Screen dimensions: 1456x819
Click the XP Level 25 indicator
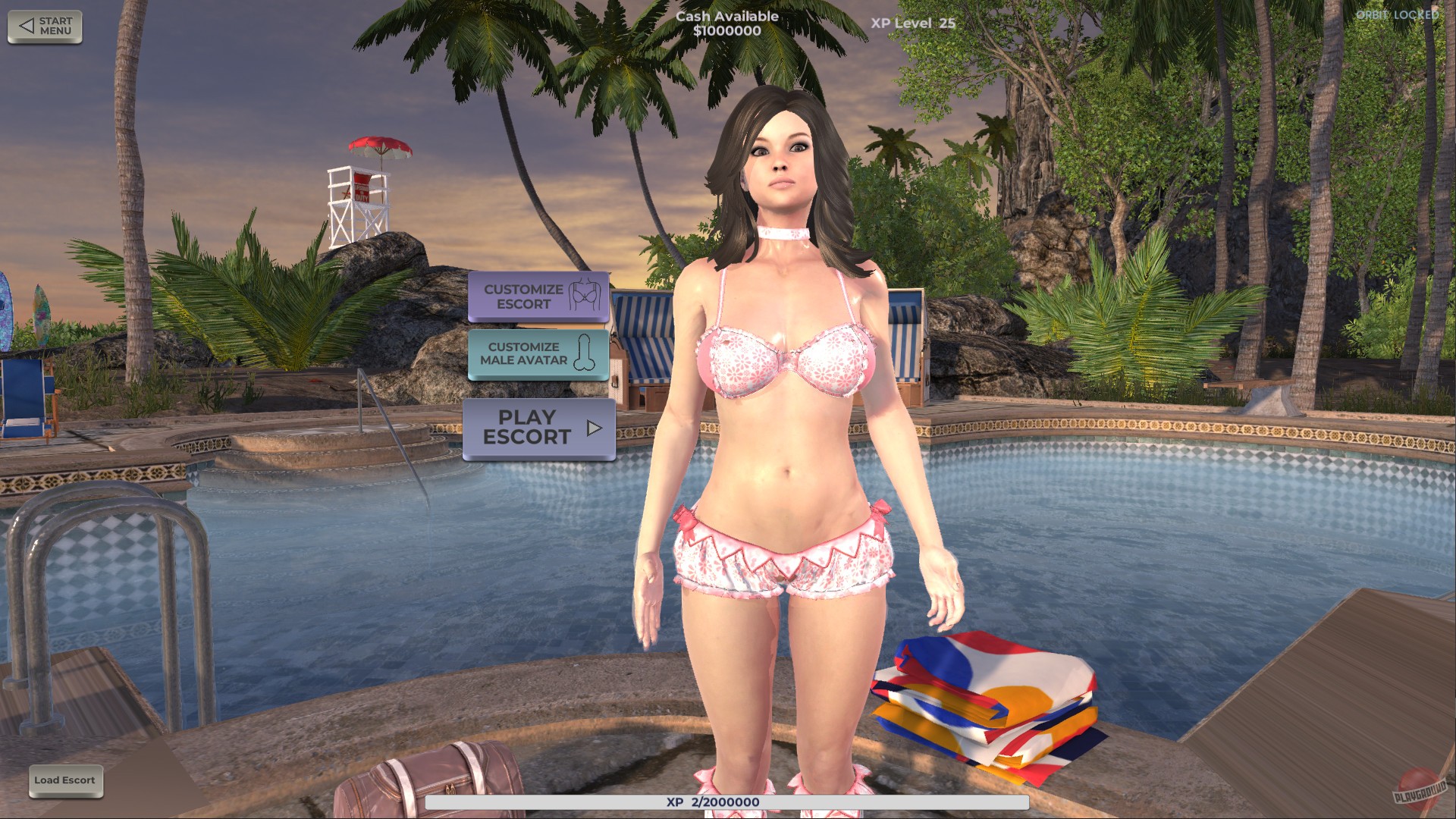(912, 22)
